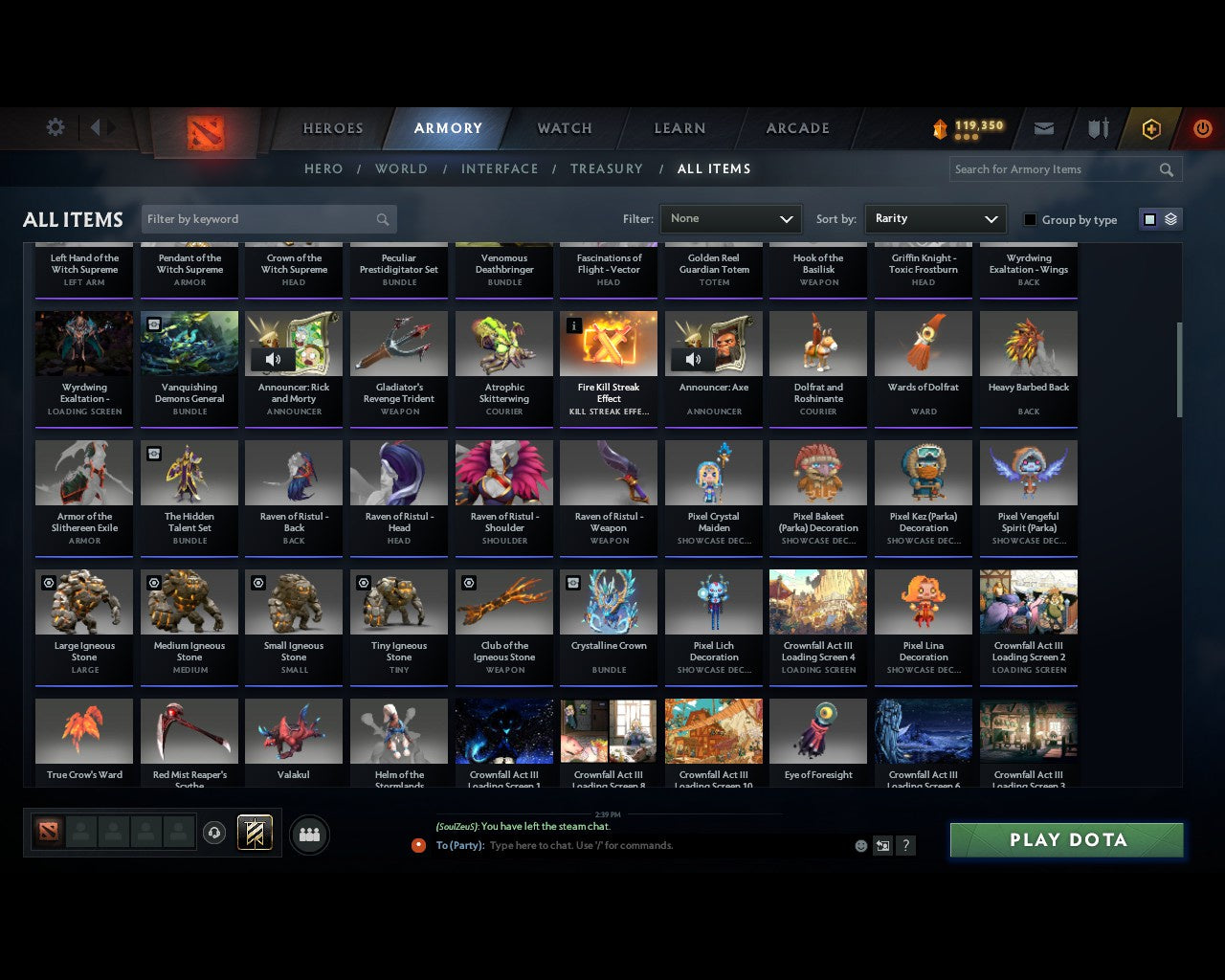Enable the Group by type checkbox
This screenshot has width=1225, height=980.
(1030, 219)
